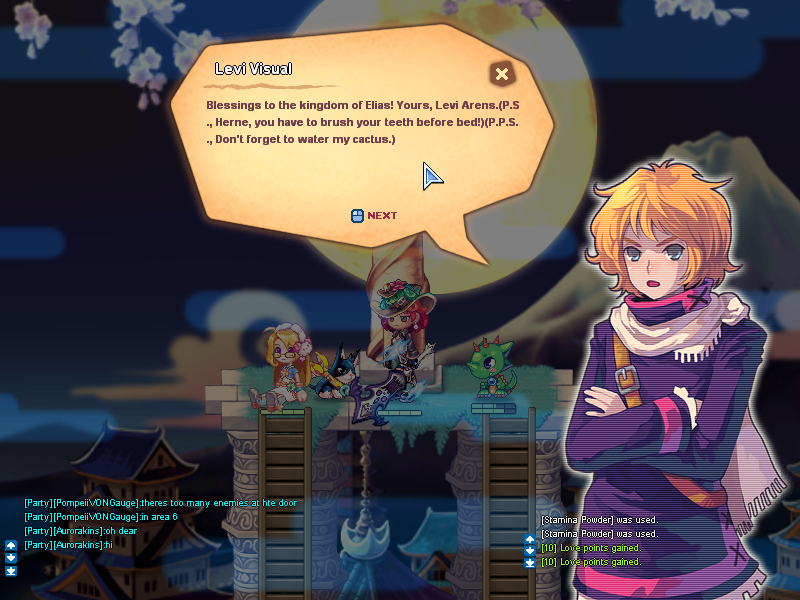Advance the dialogue with NEXT

pyautogui.click(x=375, y=215)
